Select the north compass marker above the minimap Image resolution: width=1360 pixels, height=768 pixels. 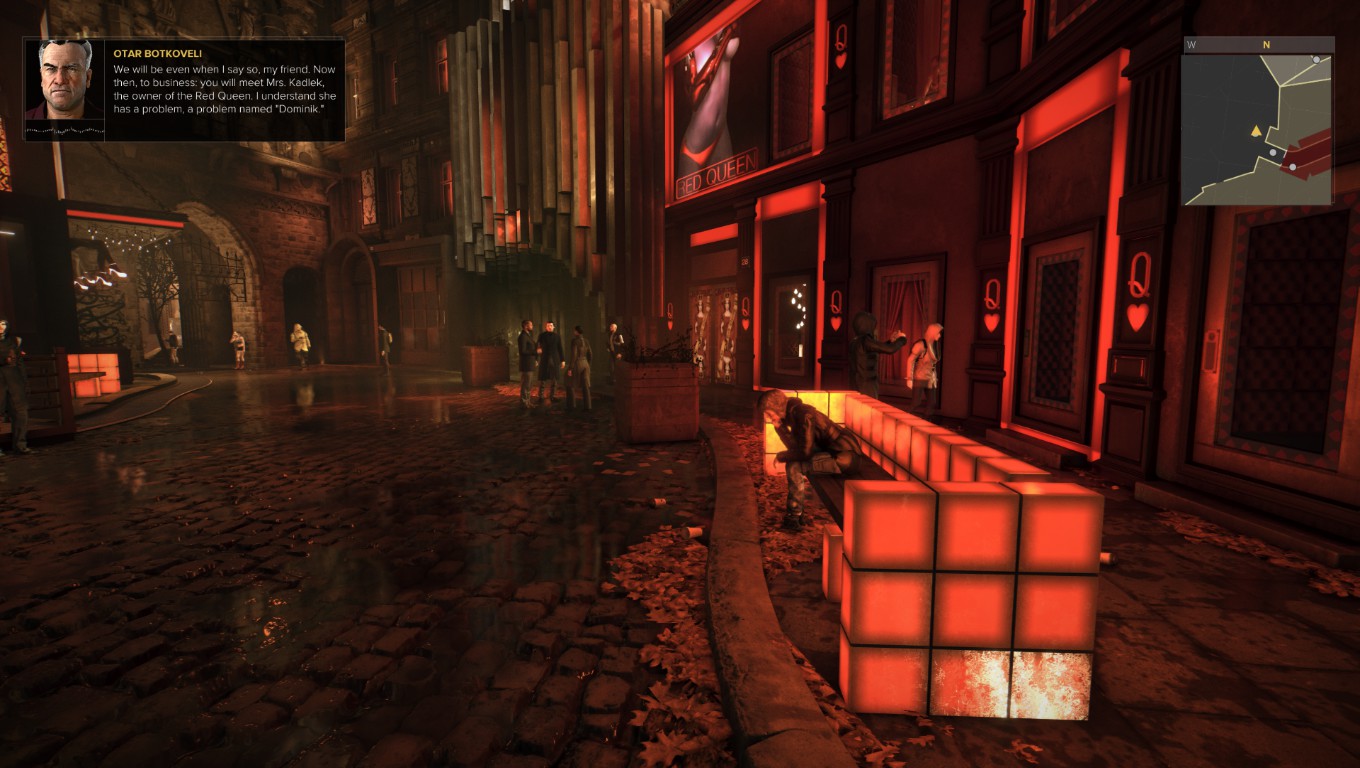[x=1266, y=44]
